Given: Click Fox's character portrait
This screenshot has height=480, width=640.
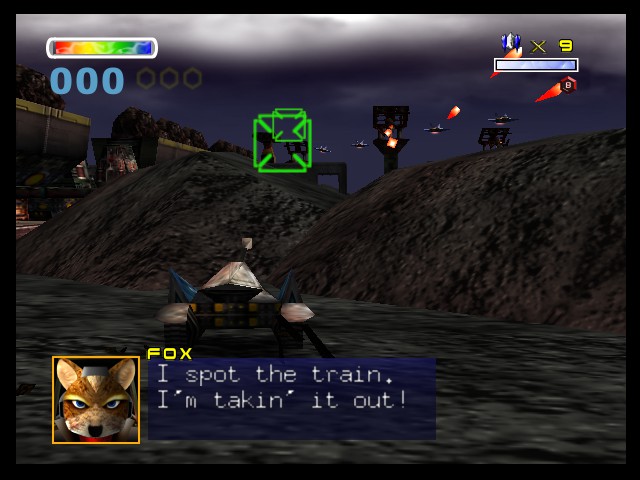Looking at the screenshot, I should point(96,399).
